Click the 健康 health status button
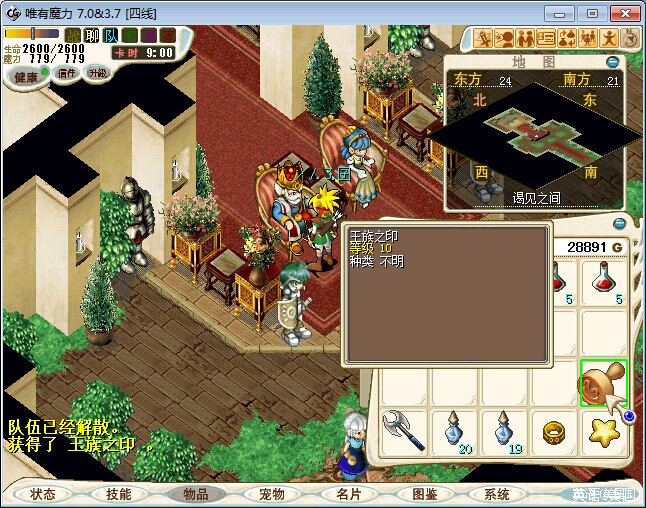646x508 pixels. pos(26,77)
